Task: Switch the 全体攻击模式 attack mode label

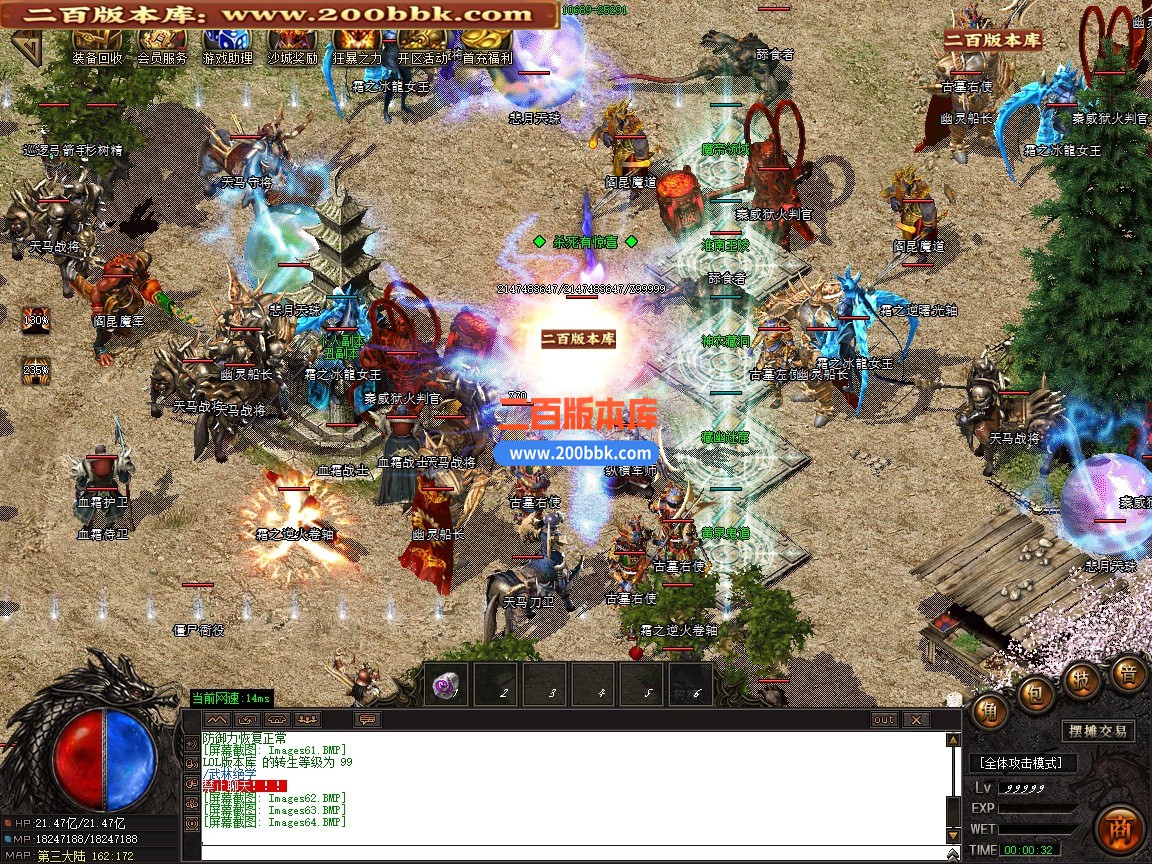Action: [1021, 763]
